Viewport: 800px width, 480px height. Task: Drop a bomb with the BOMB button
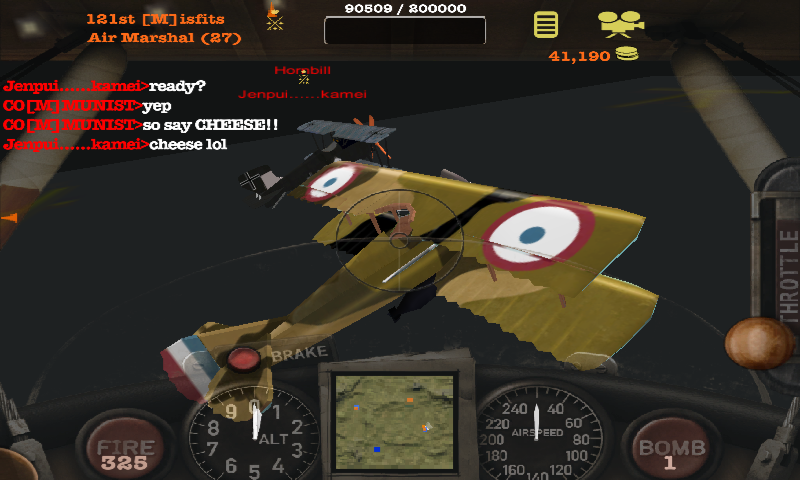coord(671,452)
